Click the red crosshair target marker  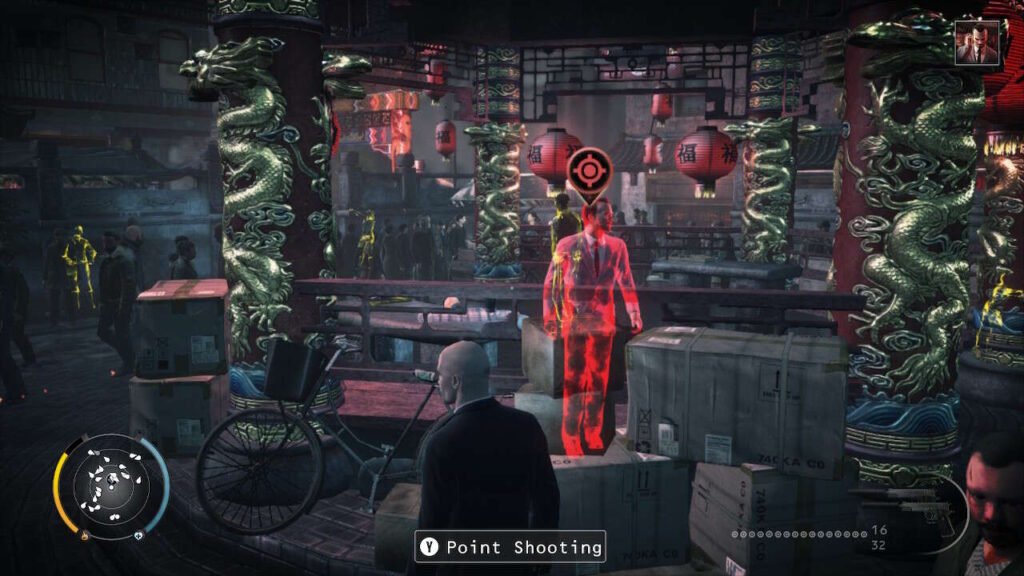pyautogui.click(x=586, y=171)
